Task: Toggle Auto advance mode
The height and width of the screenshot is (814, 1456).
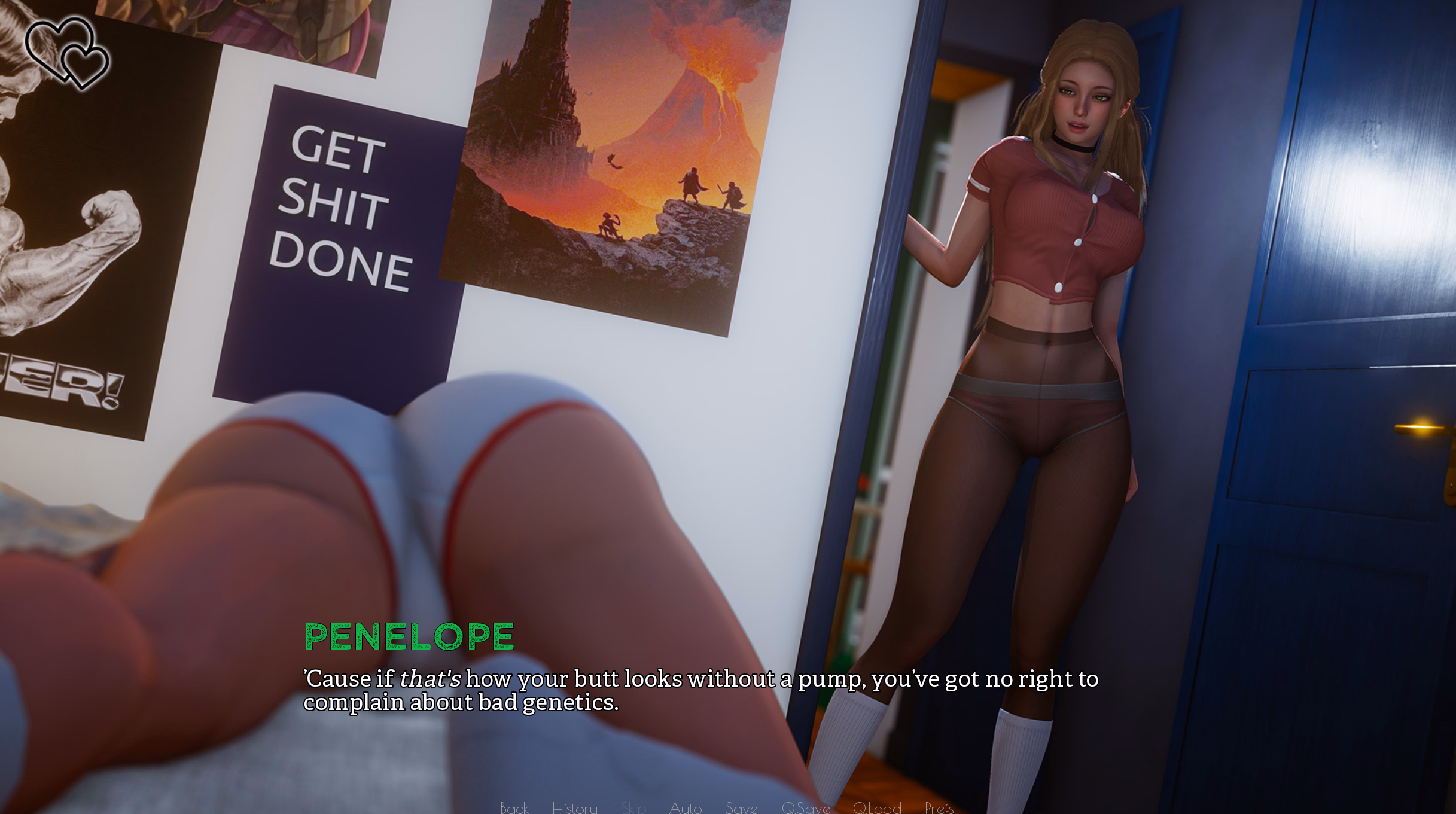Action: (x=685, y=807)
